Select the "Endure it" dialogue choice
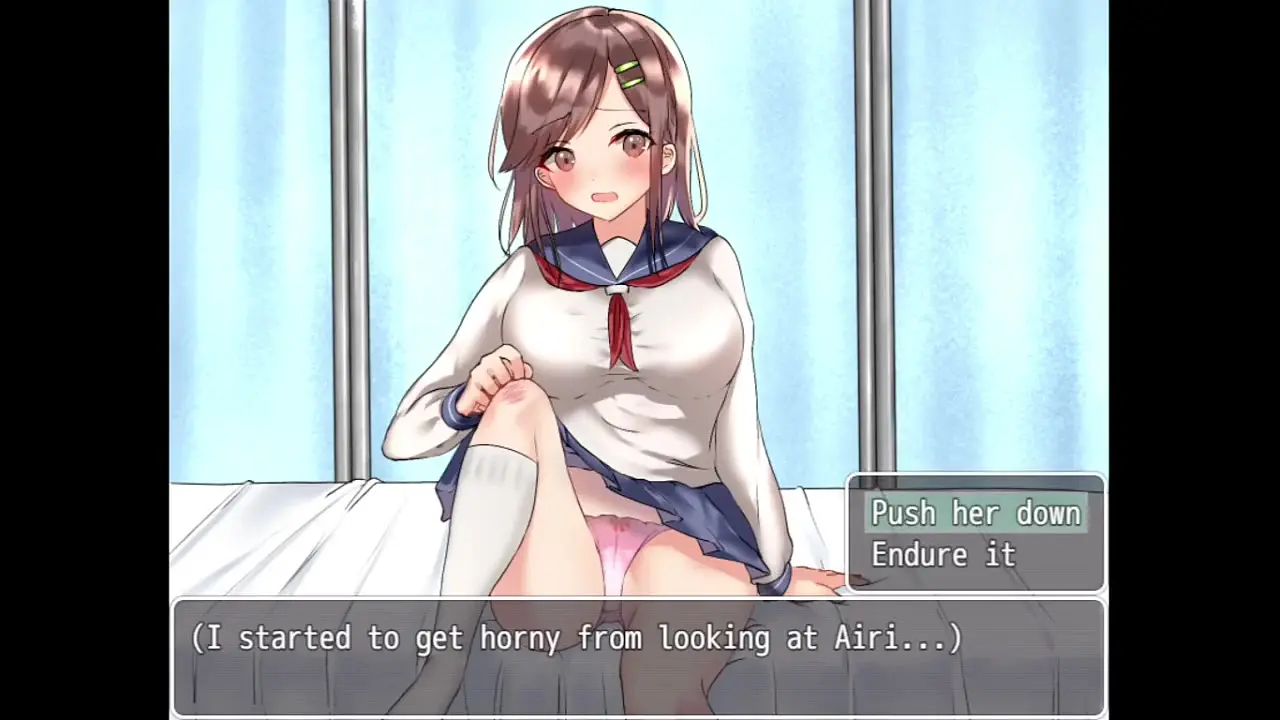Screen dimensions: 1280x720 click(x=943, y=554)
